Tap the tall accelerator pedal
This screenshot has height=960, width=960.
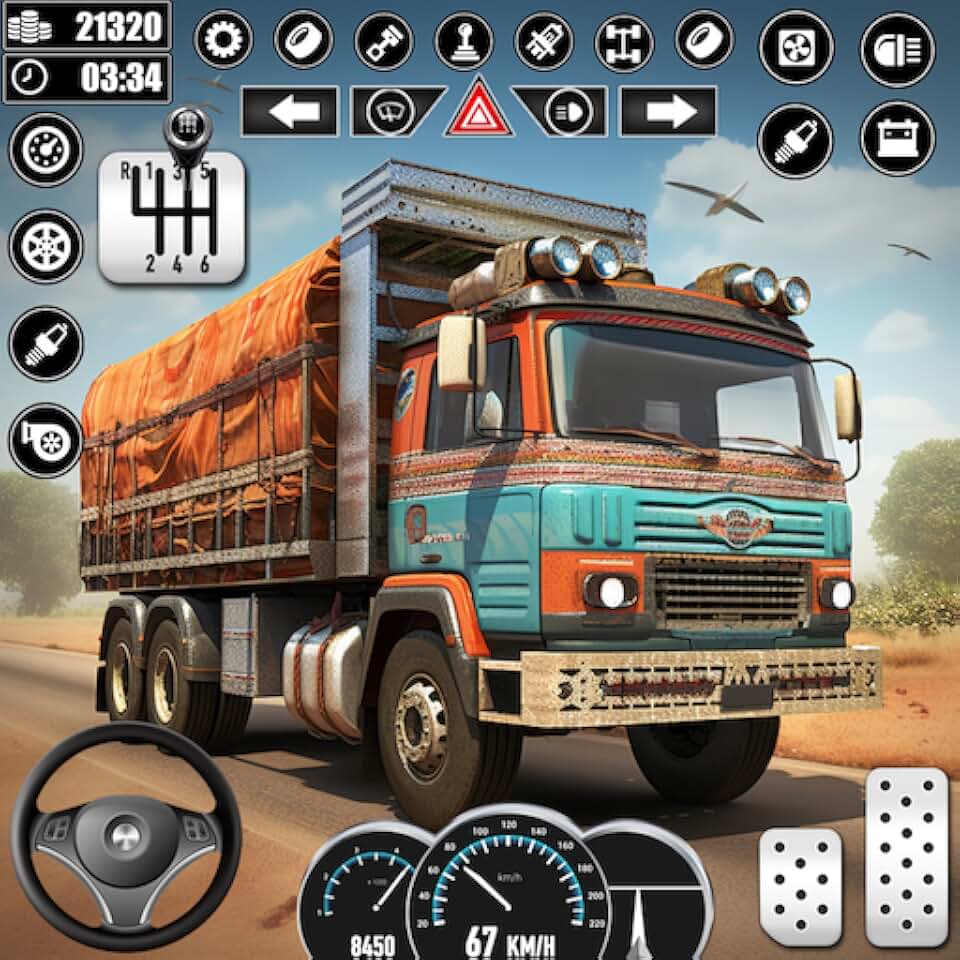pyautogui.click(x=906, y=857)
